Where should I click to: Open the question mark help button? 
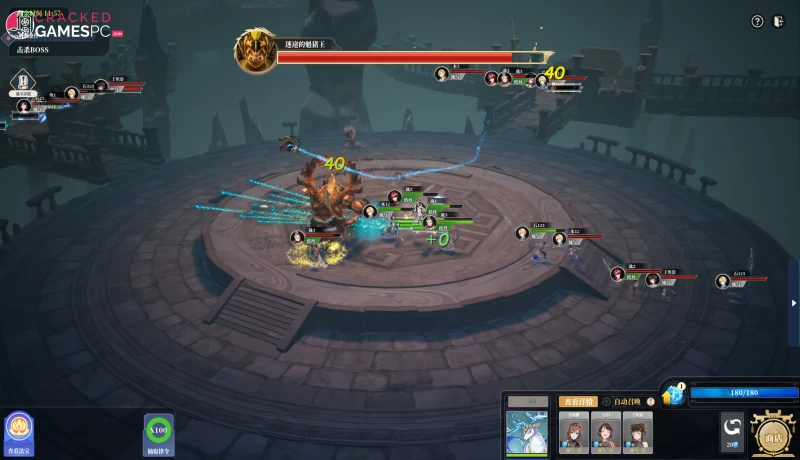click(x=757, y=21)
